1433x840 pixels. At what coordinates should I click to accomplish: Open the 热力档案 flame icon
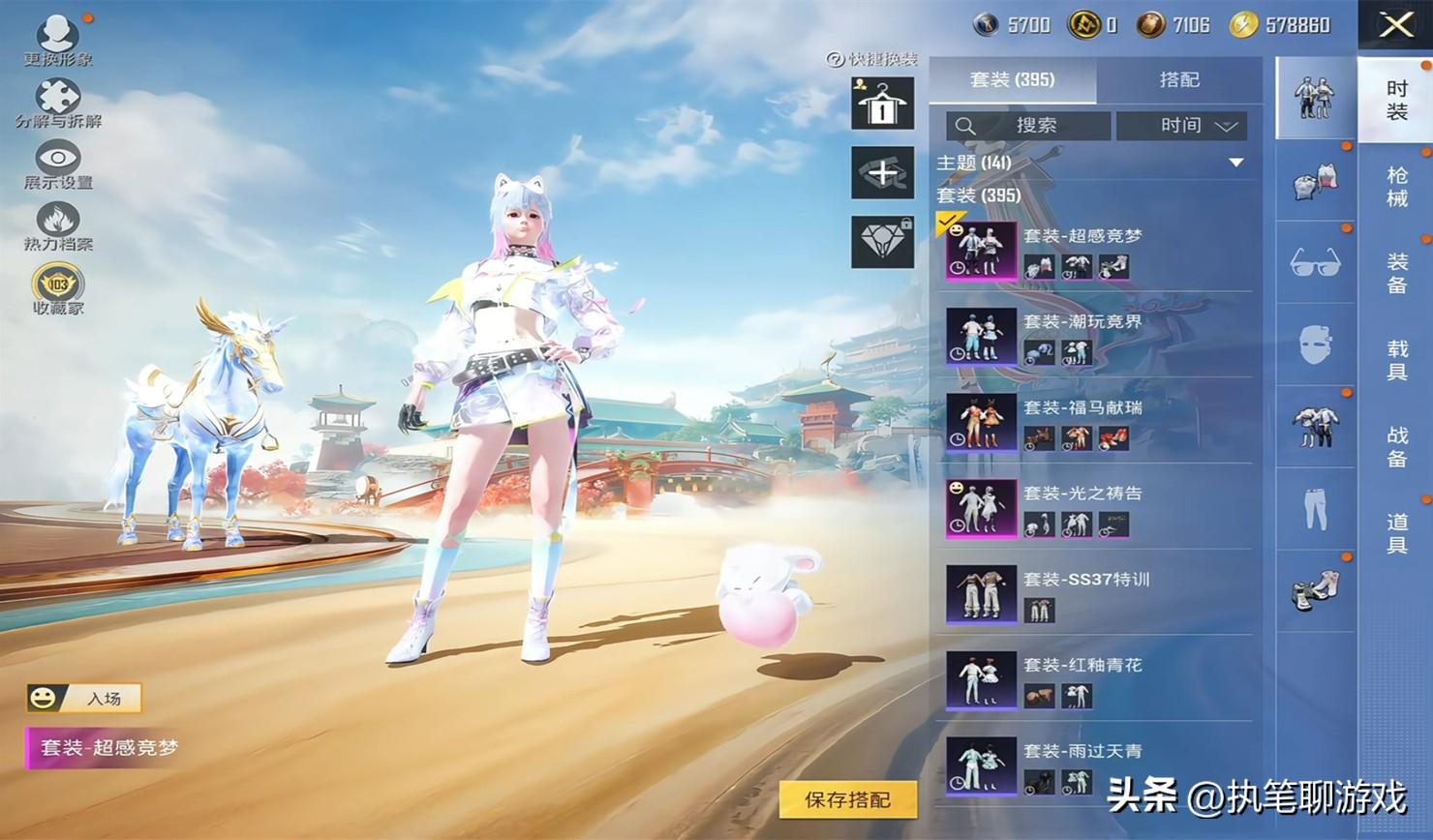(58, 223)
